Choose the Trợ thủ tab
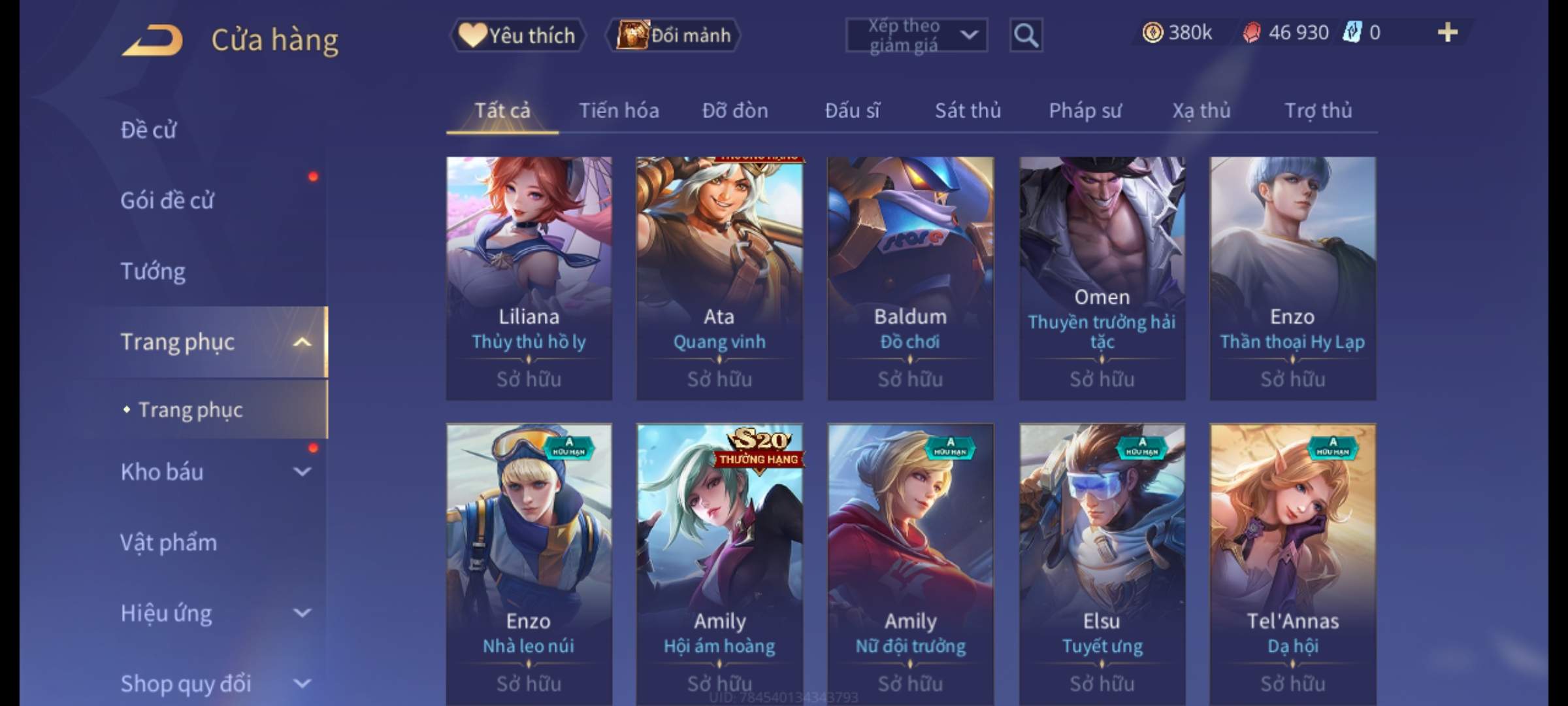Screen dimensions: 1568x706 pos(1318,111)
